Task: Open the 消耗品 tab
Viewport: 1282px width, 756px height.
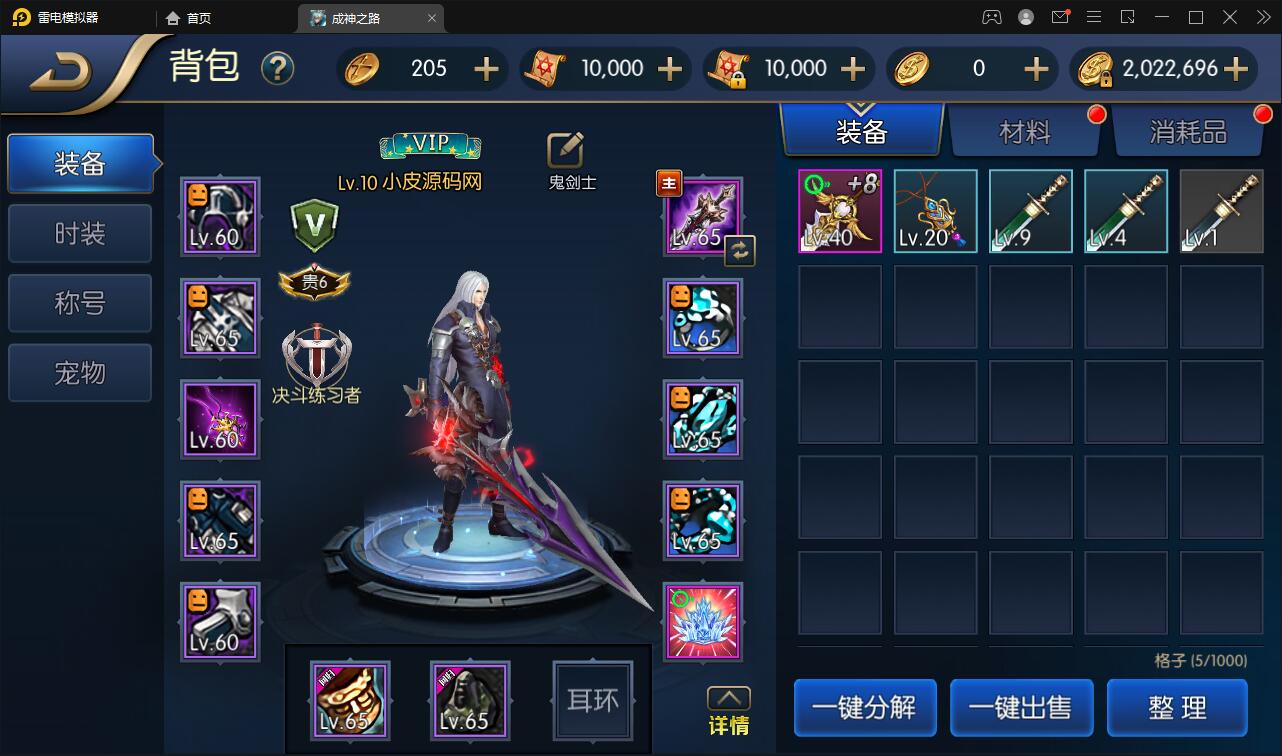Action: [x=1187, y=131]
